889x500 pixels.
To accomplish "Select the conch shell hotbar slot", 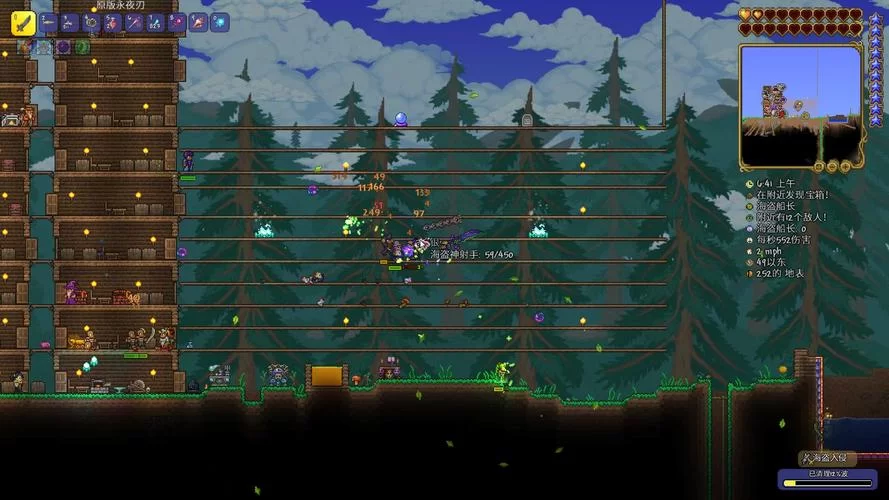I will pyautogui.click(x=198, y=23).
